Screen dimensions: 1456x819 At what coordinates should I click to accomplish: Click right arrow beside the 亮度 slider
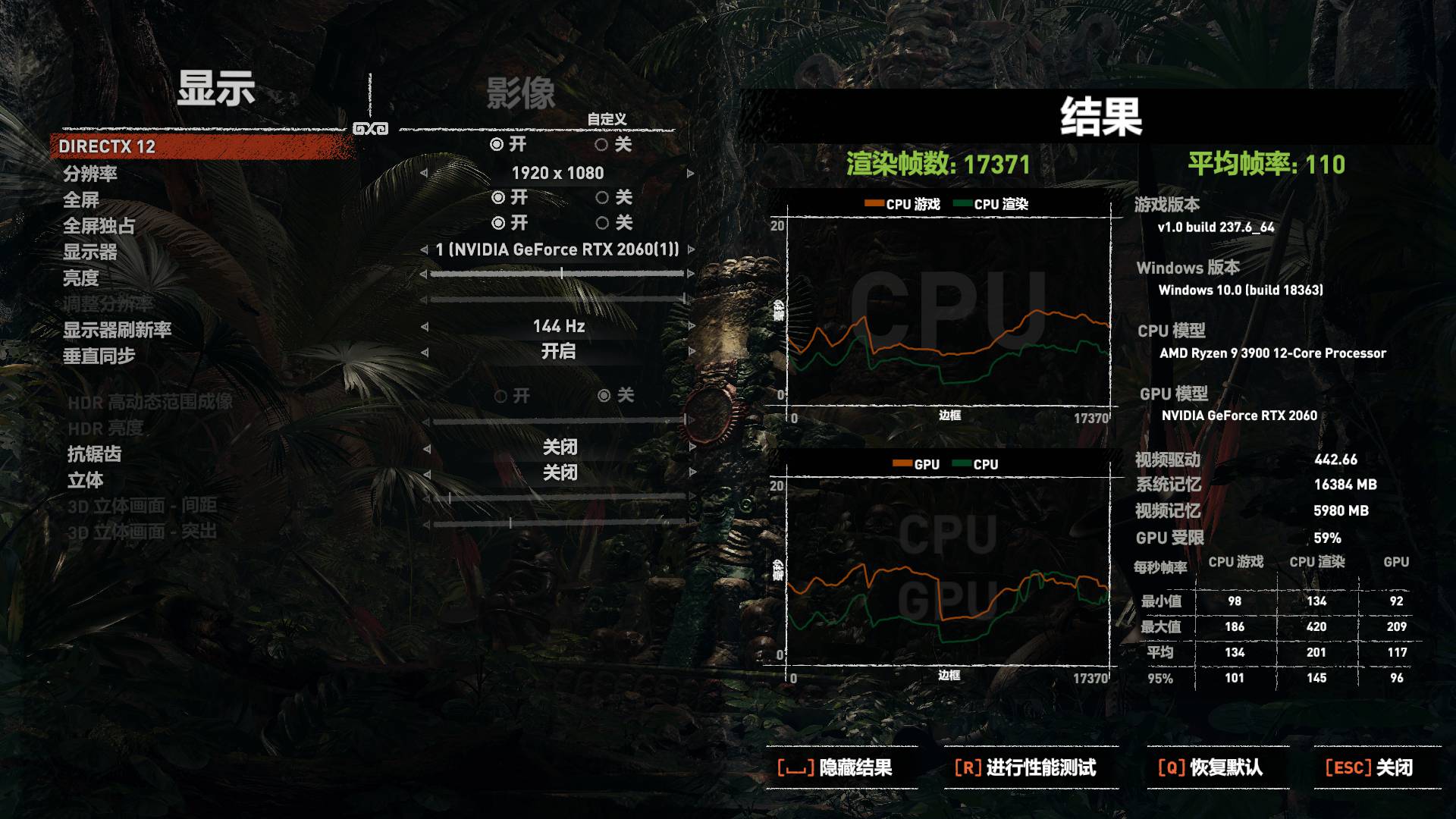click(x=692, y=274)
